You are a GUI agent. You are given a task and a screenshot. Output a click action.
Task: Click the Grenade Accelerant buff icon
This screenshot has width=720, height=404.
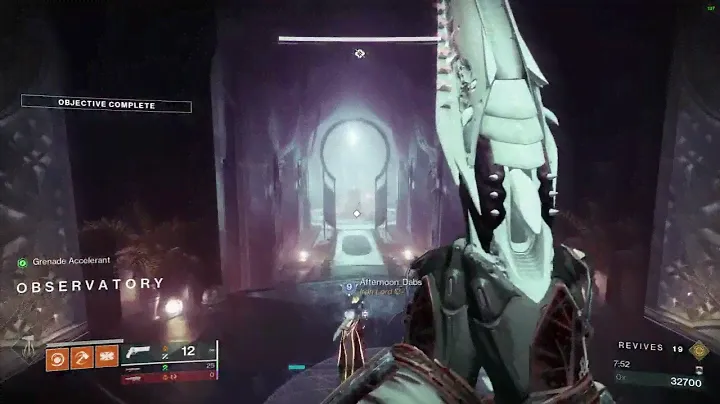coord(22,263)
